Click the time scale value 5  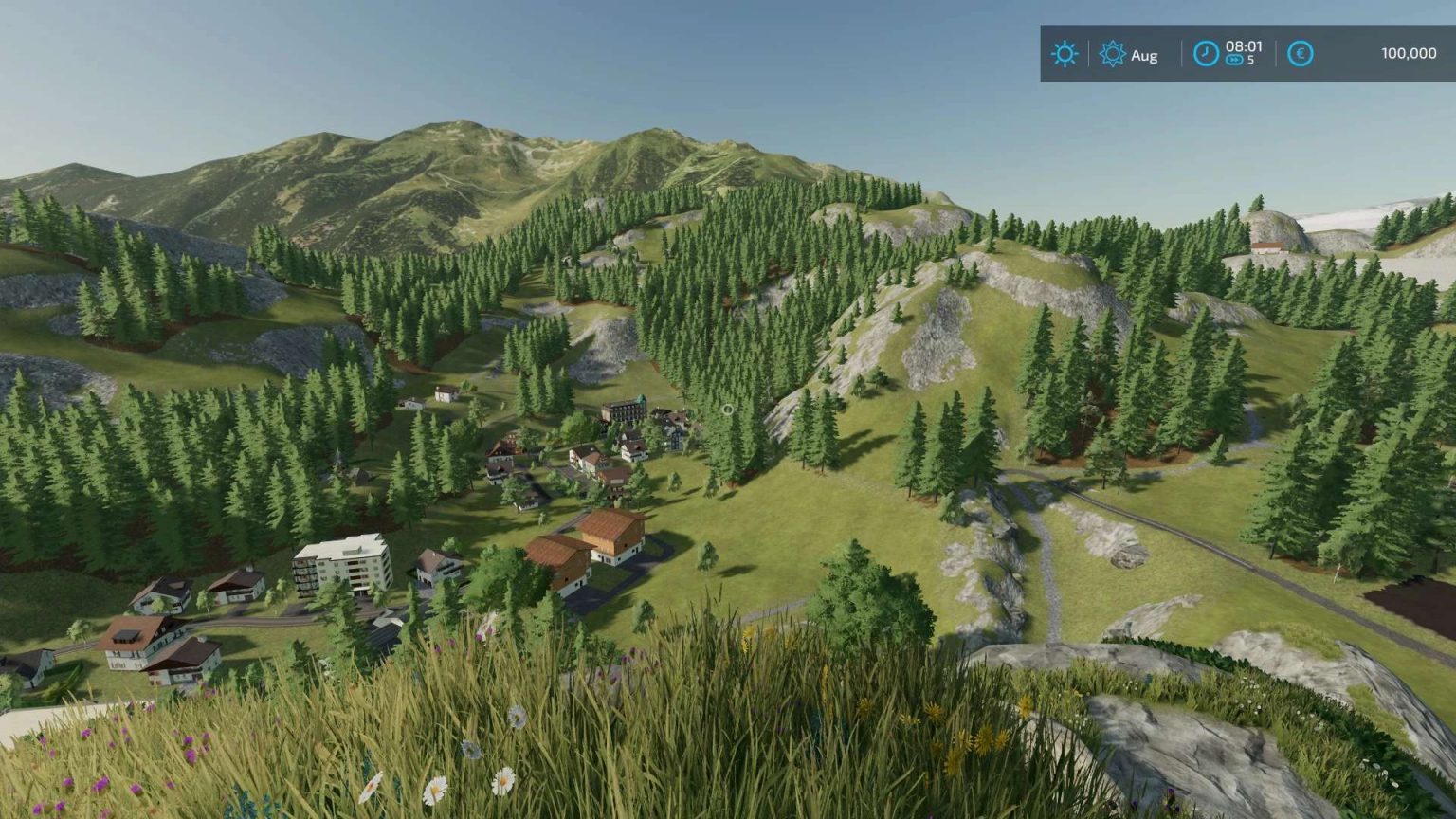[x=1250, y=60]
